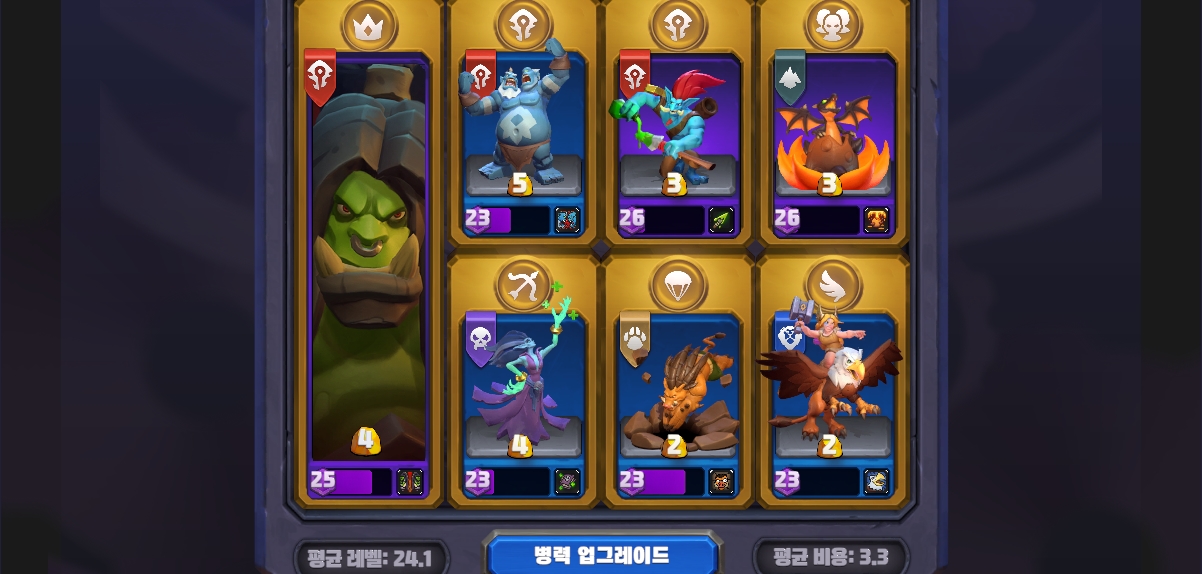
Task: Select the green orc leader card
Action: pyautogui.click(x=369, y=270)
